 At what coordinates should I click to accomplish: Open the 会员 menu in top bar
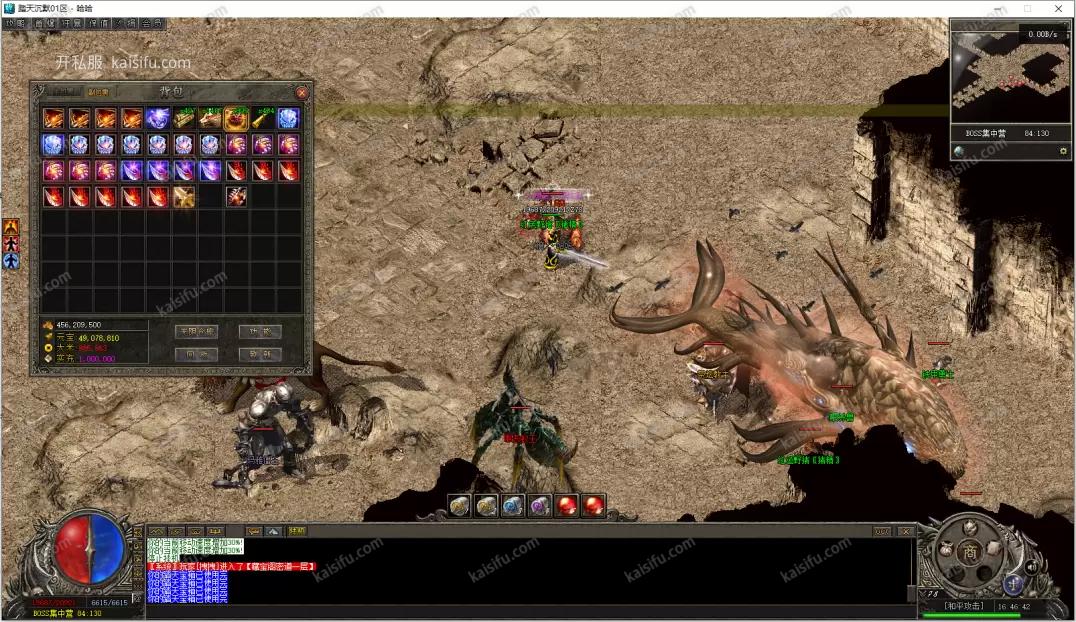pyautogui.click(x=153, y=23)
